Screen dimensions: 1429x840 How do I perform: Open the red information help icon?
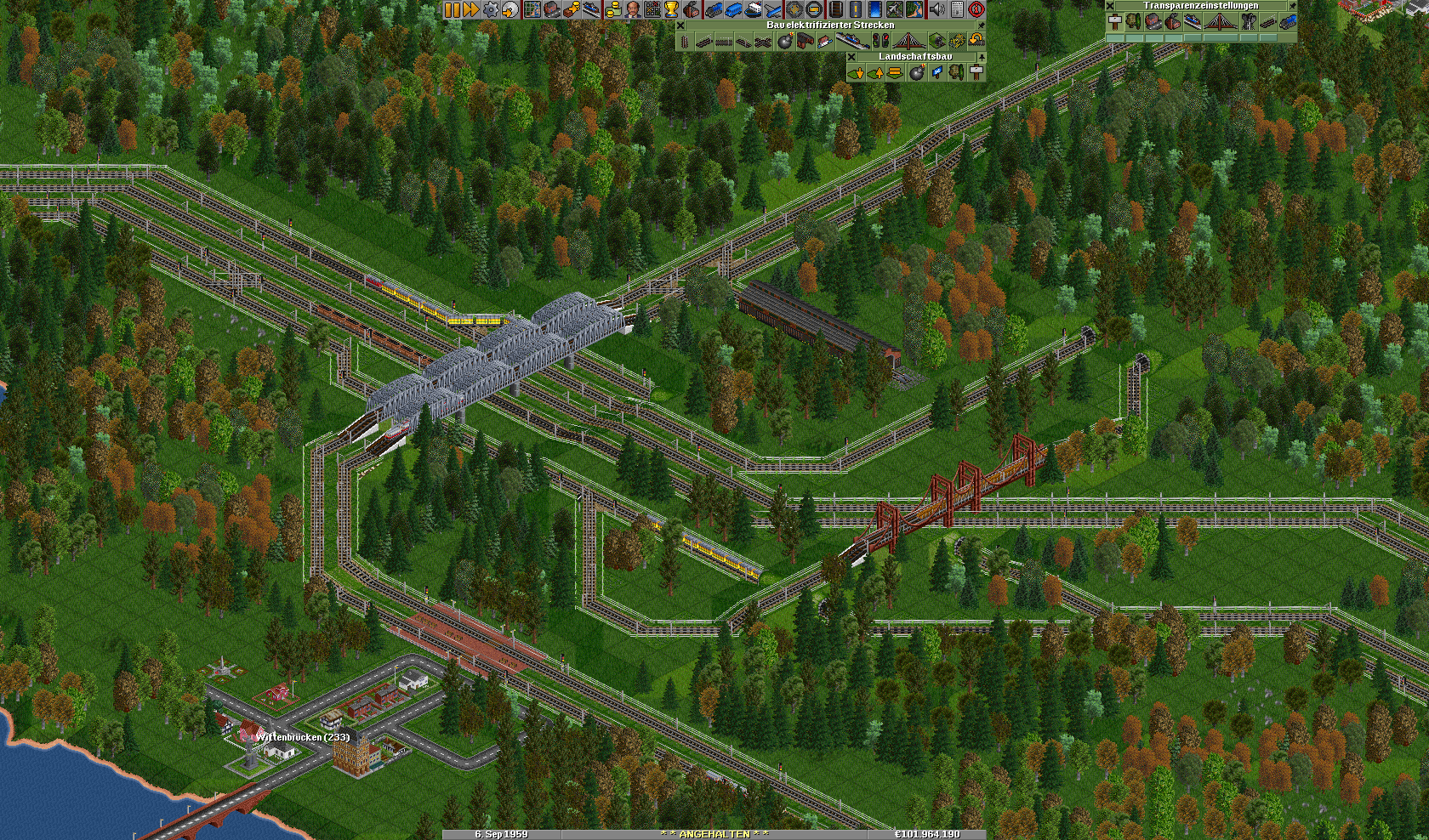976,9
